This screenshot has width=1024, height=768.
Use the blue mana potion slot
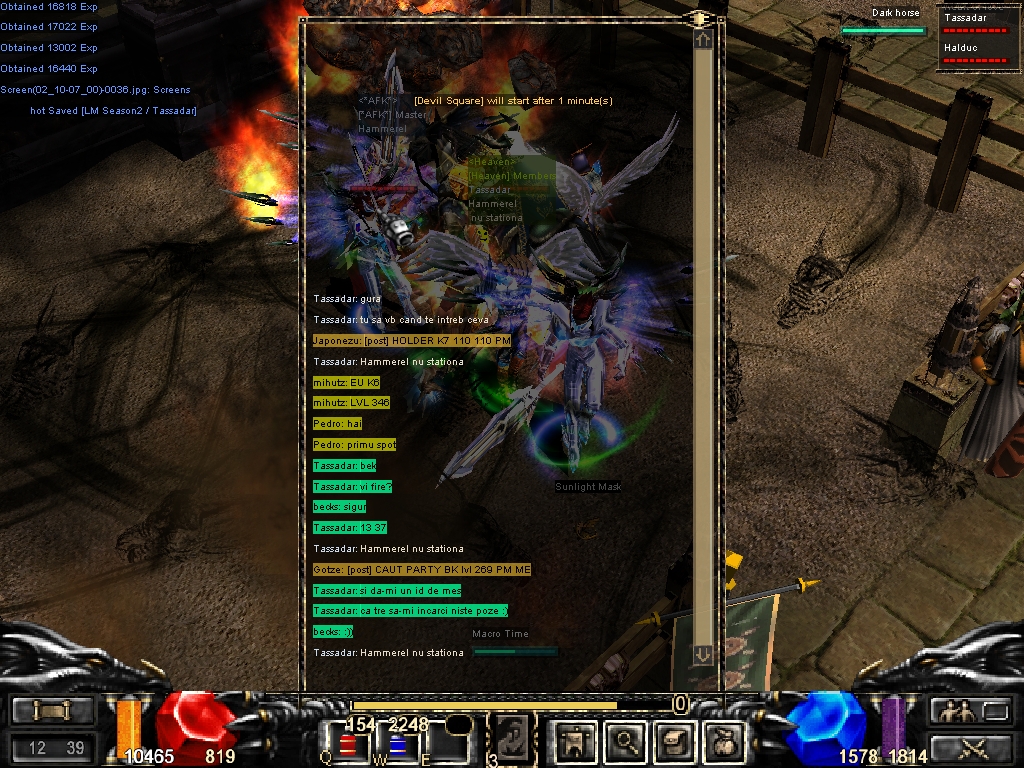pos(396,745)
